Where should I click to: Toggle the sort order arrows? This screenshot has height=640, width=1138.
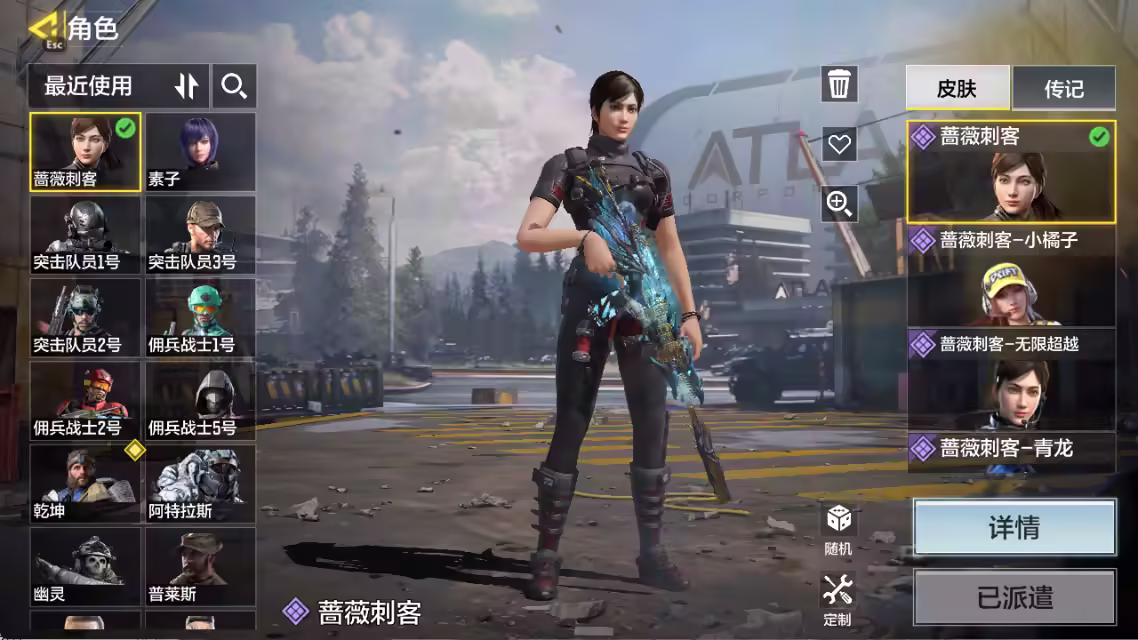click(187, 87)
